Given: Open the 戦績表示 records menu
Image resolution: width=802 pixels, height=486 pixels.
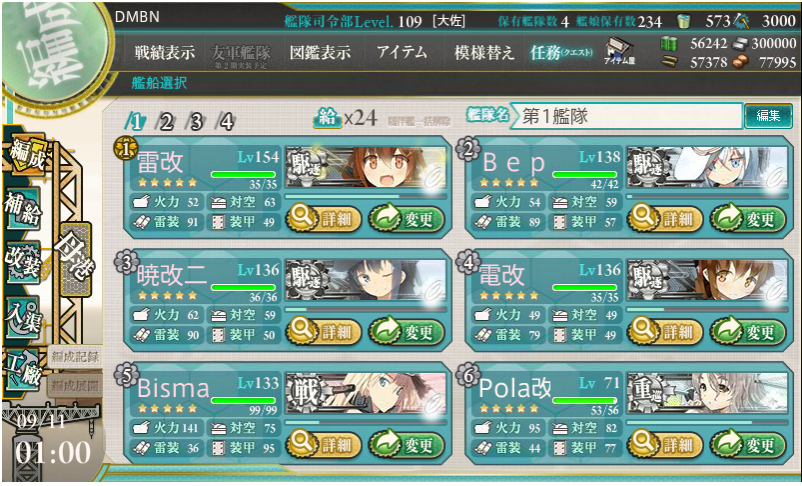Looking at the screenshot, I should click(x=165, y=53).
